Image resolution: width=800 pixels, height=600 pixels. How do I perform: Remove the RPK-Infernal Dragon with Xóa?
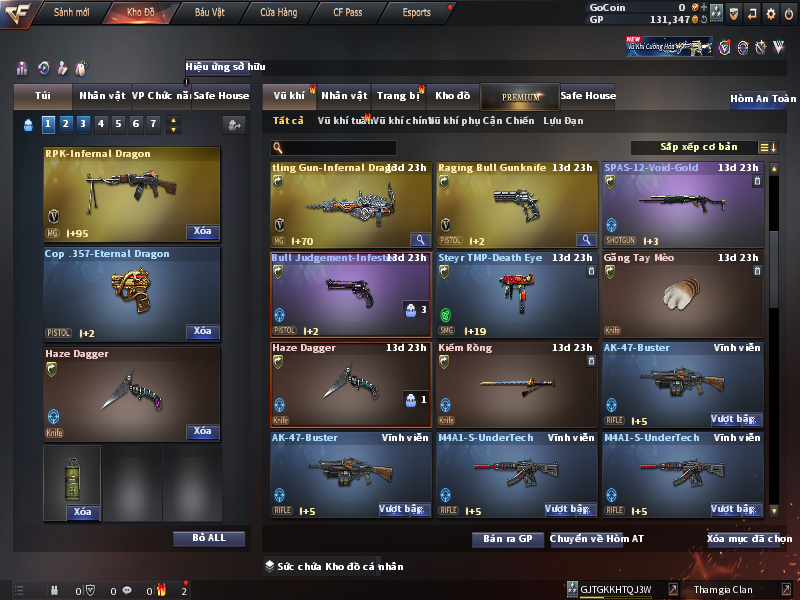coord(202,232)
